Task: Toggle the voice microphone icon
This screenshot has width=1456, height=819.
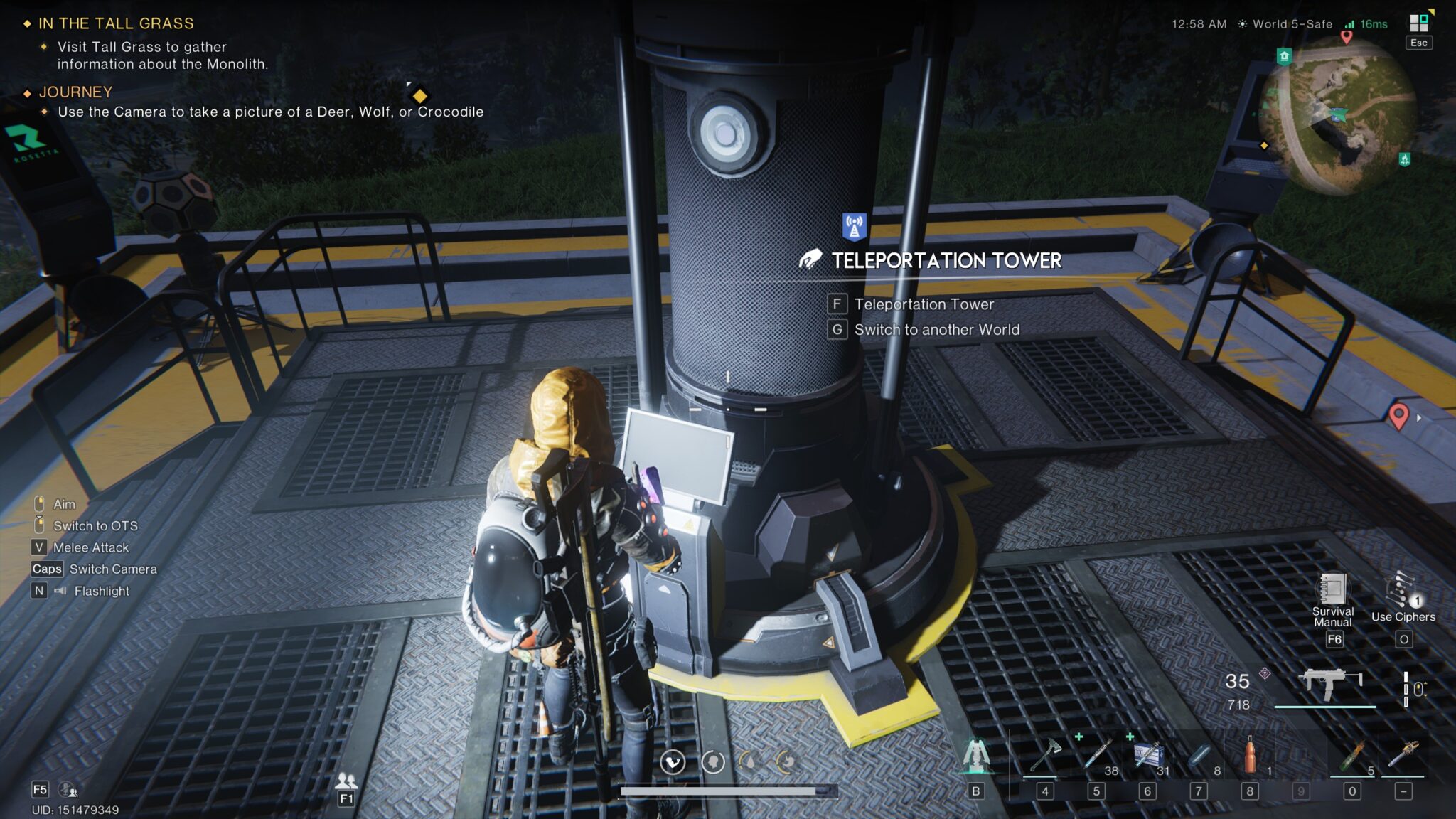Action: [x=68, y=789]
